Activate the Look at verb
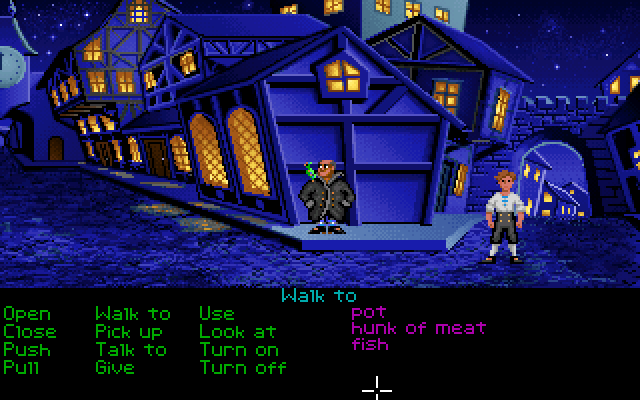Image resolution: width=640 pixels, height=400 pixels. (238, 331)
